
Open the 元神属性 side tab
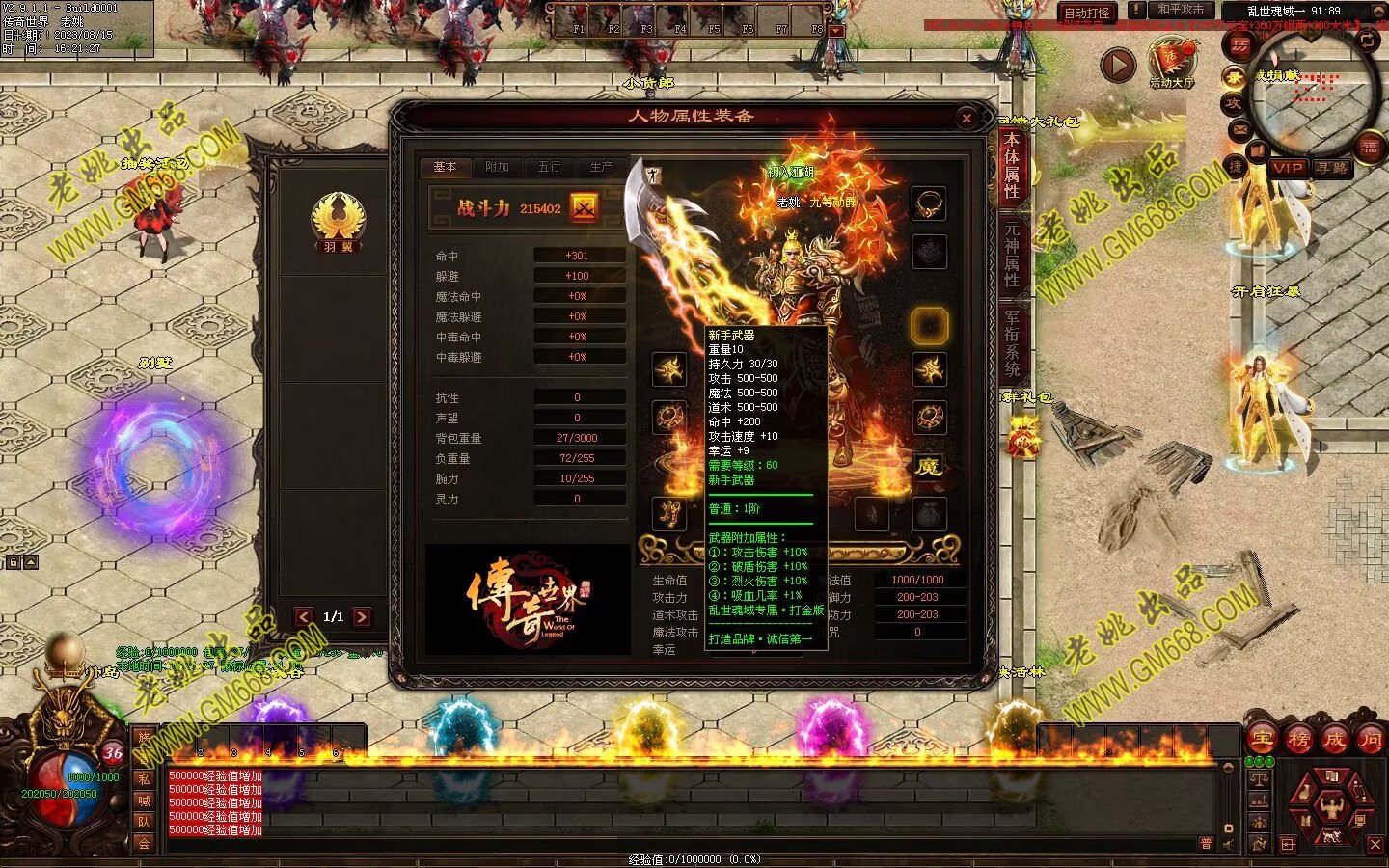1012,256
